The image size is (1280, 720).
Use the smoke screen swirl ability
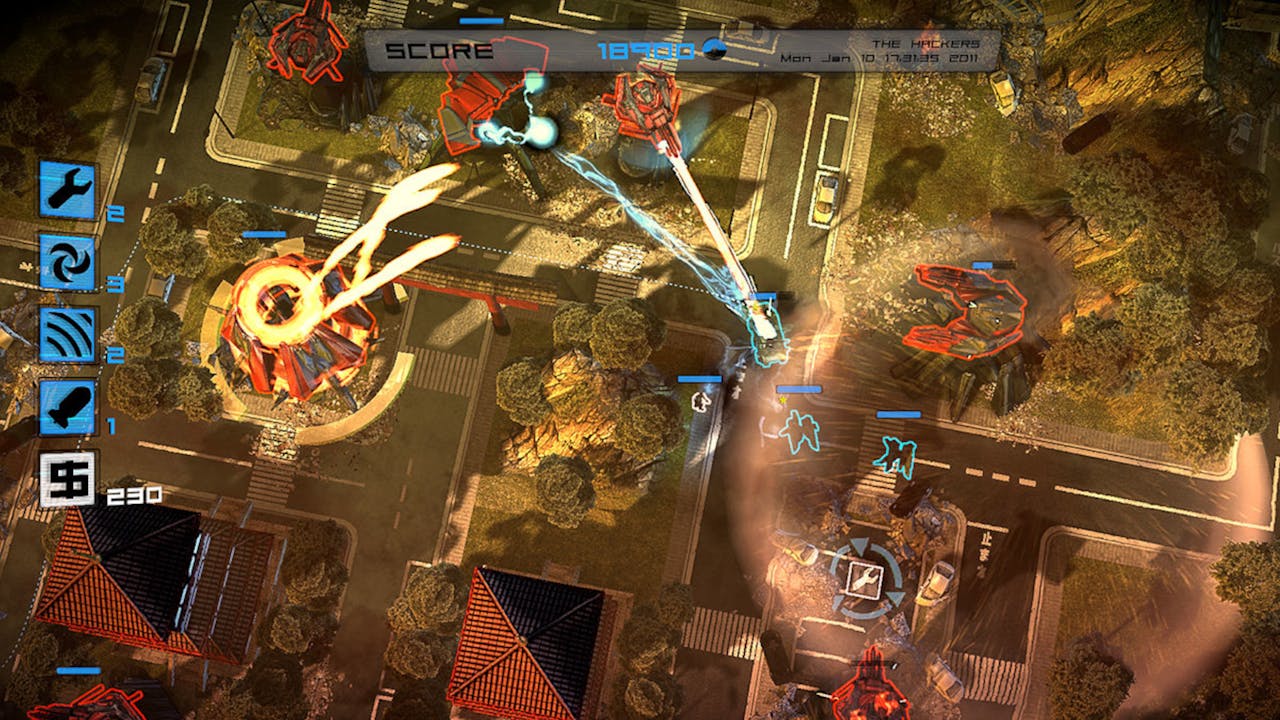point(68,262)
